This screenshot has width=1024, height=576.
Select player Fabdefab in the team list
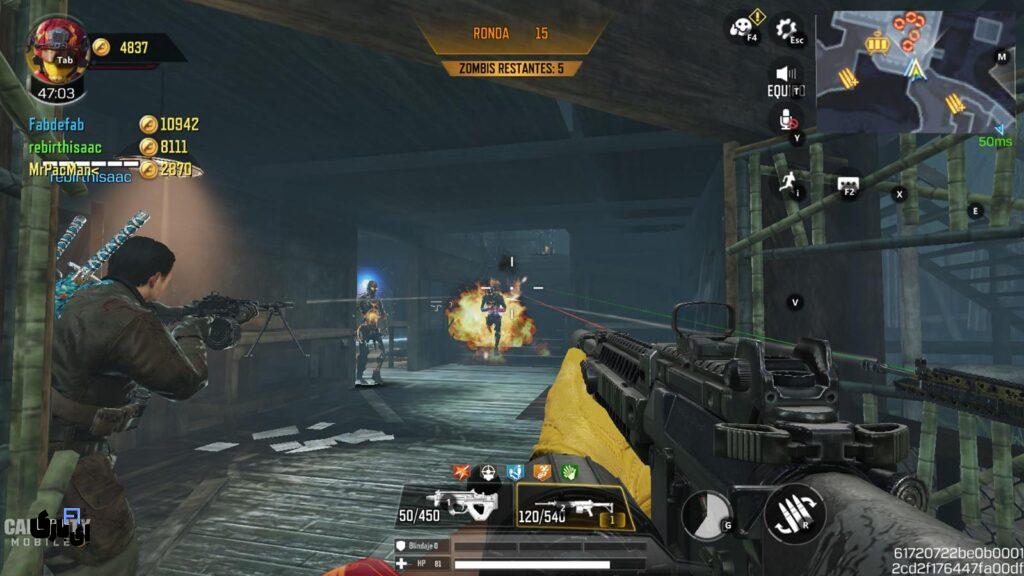tap(58, 124)
